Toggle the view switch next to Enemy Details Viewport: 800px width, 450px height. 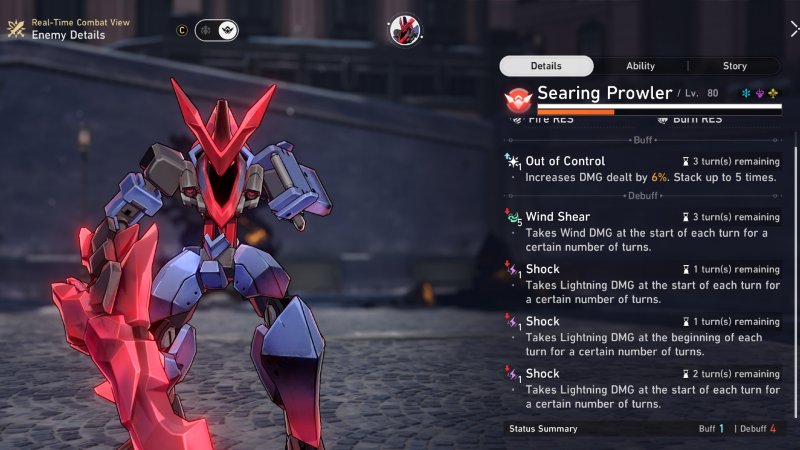(x=216, y=30)
